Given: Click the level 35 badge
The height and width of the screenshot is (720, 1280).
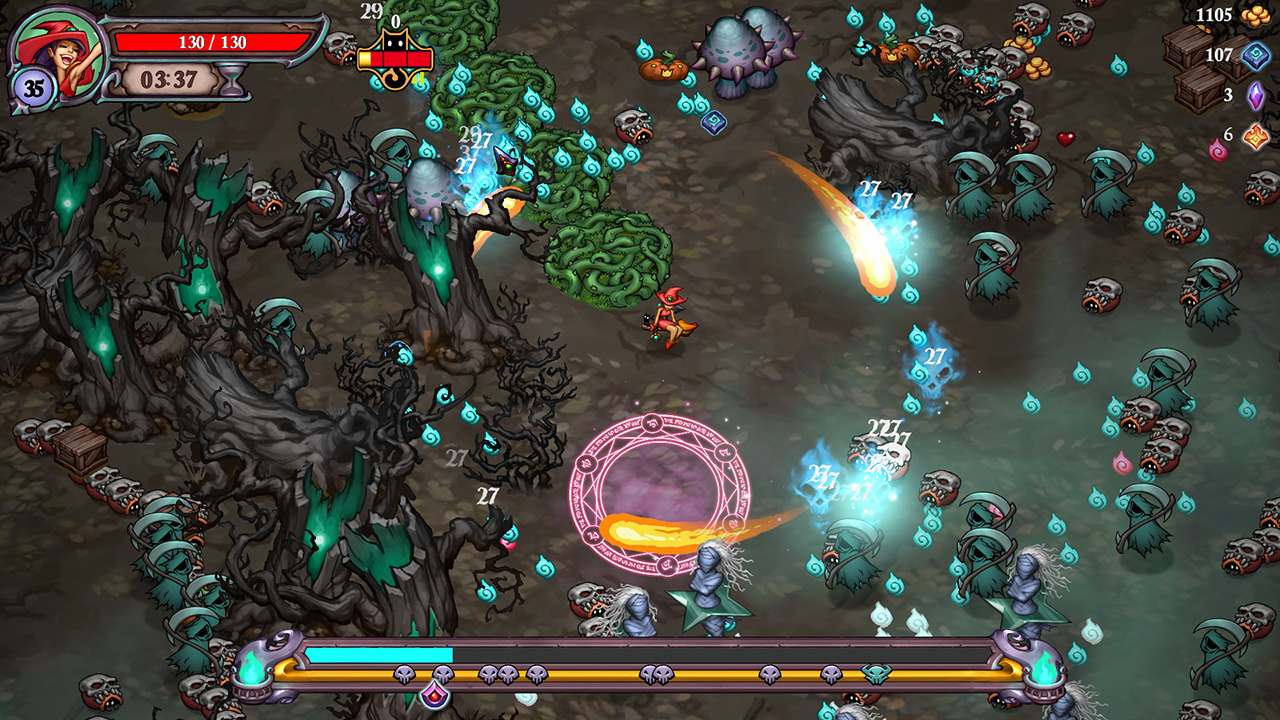Looking at the screenshot, I should click(32, 84).
